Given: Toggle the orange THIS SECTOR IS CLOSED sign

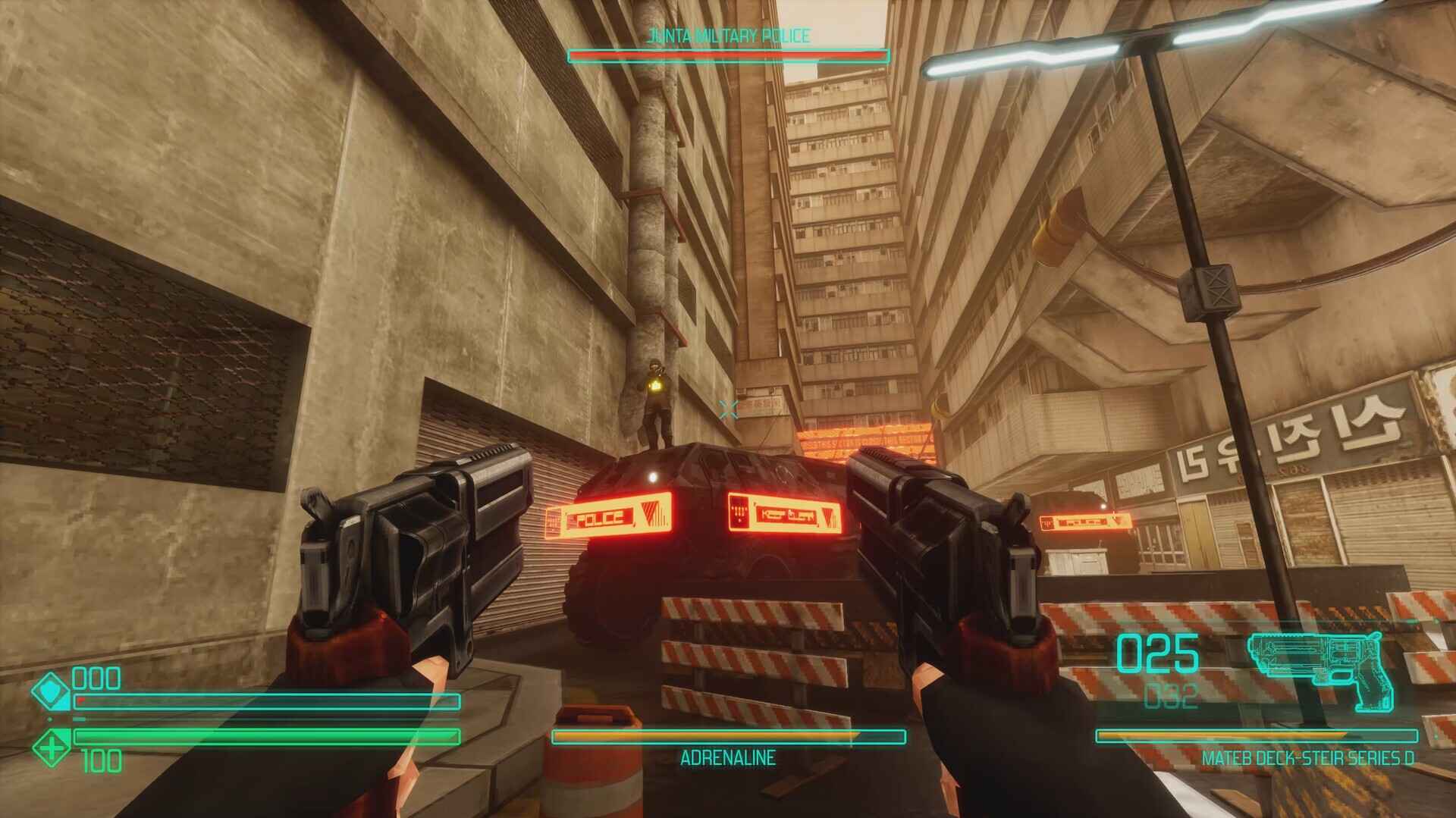Looking at the screenshot, I should (x=868, y=442).
